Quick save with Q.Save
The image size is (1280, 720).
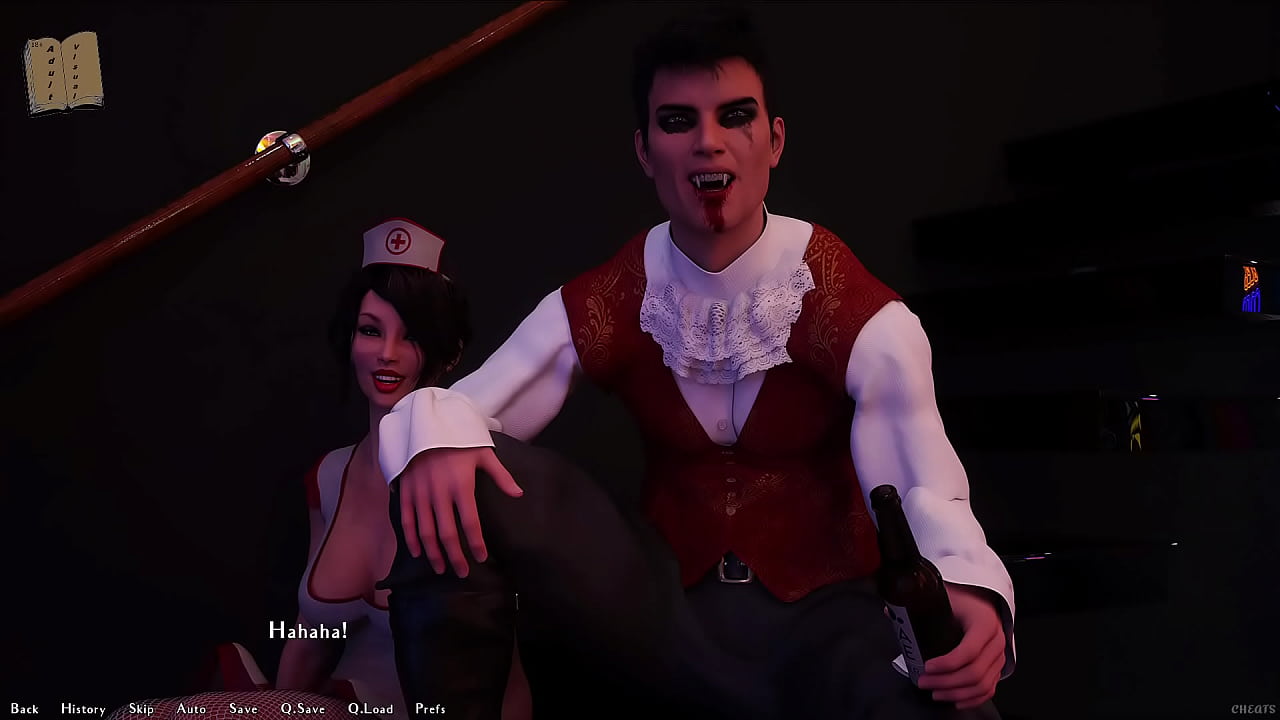tap(302, 709)
